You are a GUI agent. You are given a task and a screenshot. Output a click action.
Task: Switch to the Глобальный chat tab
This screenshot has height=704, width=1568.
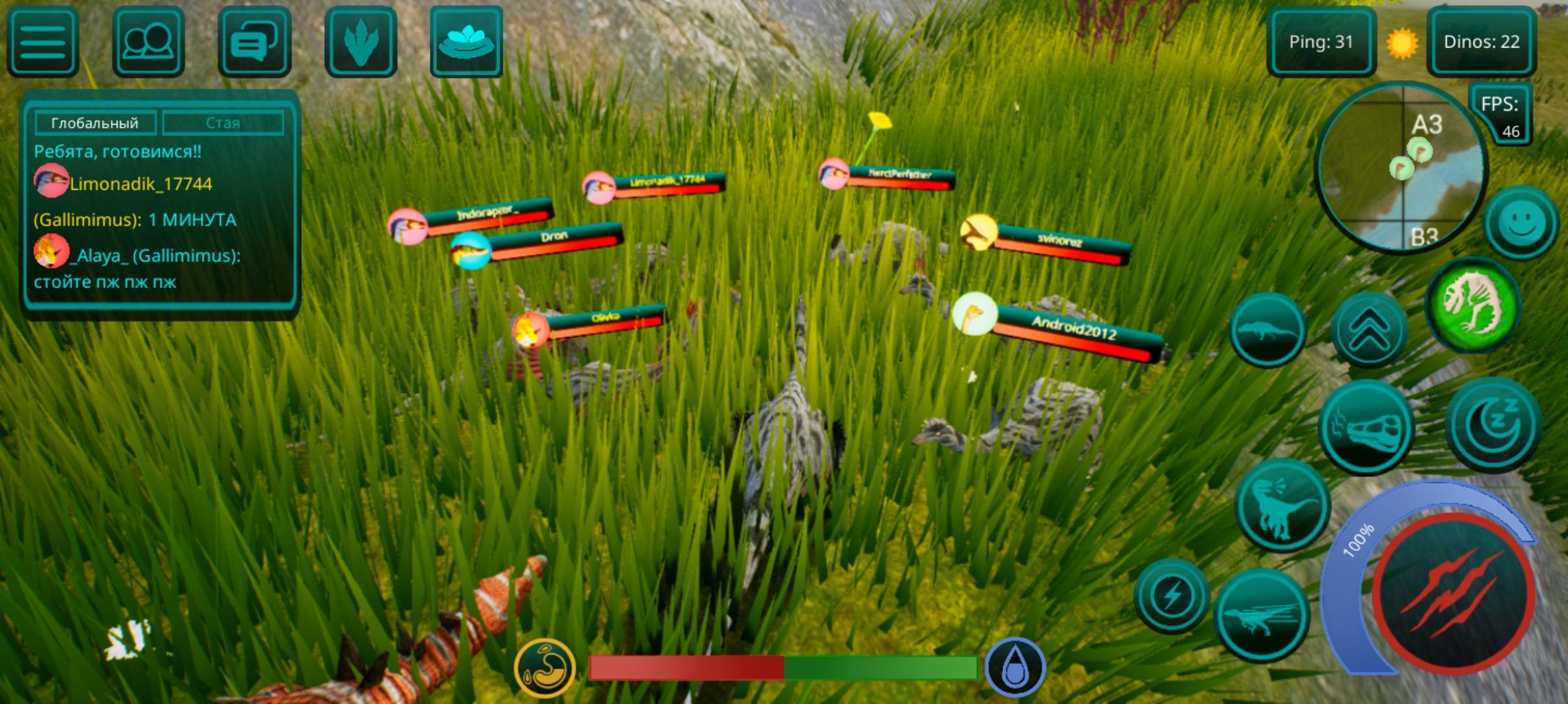click(x=95, y=121)
